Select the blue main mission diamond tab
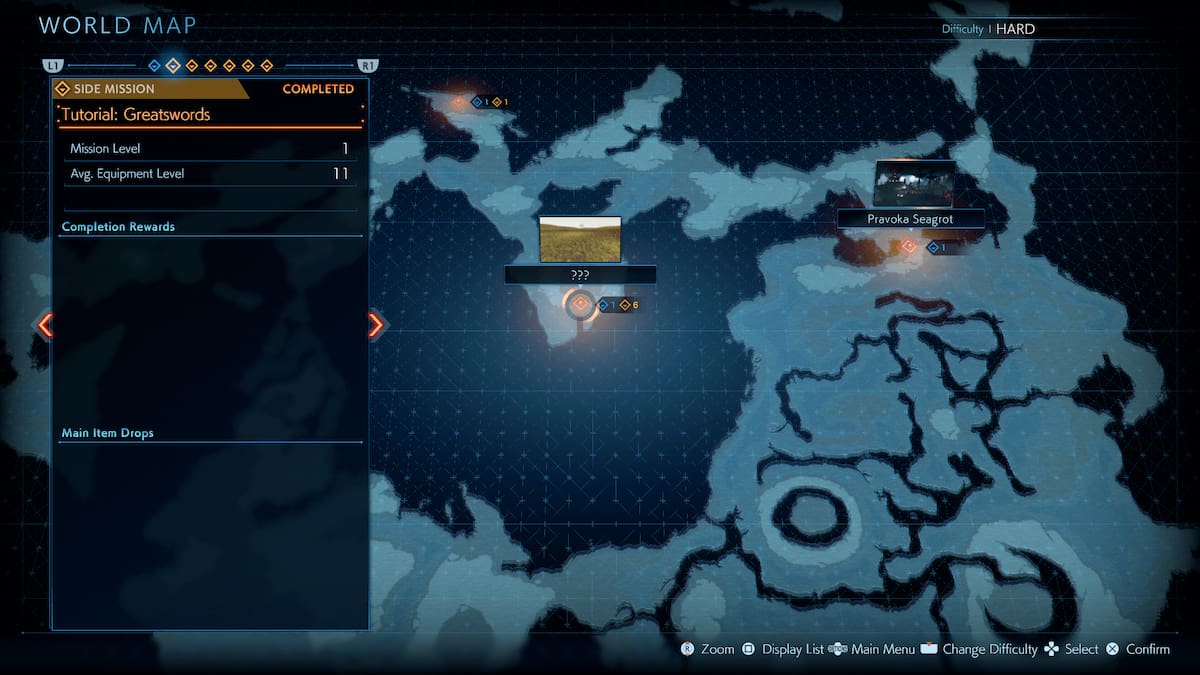Screen dimensions: 1200x675 (x=154, y=66)
